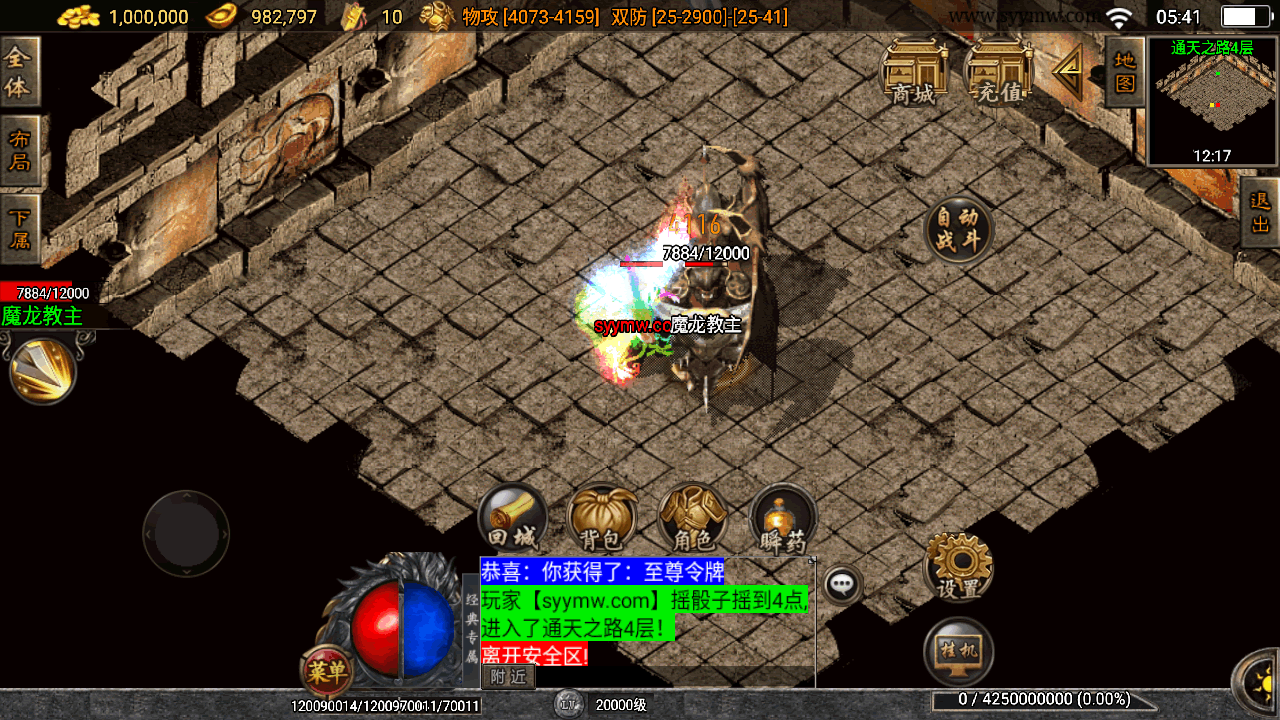Start 挂机 idle mode

958,652
